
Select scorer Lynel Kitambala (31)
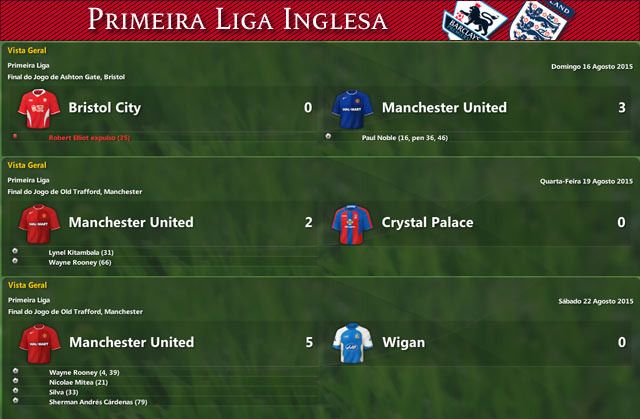[x=82, y=251]
